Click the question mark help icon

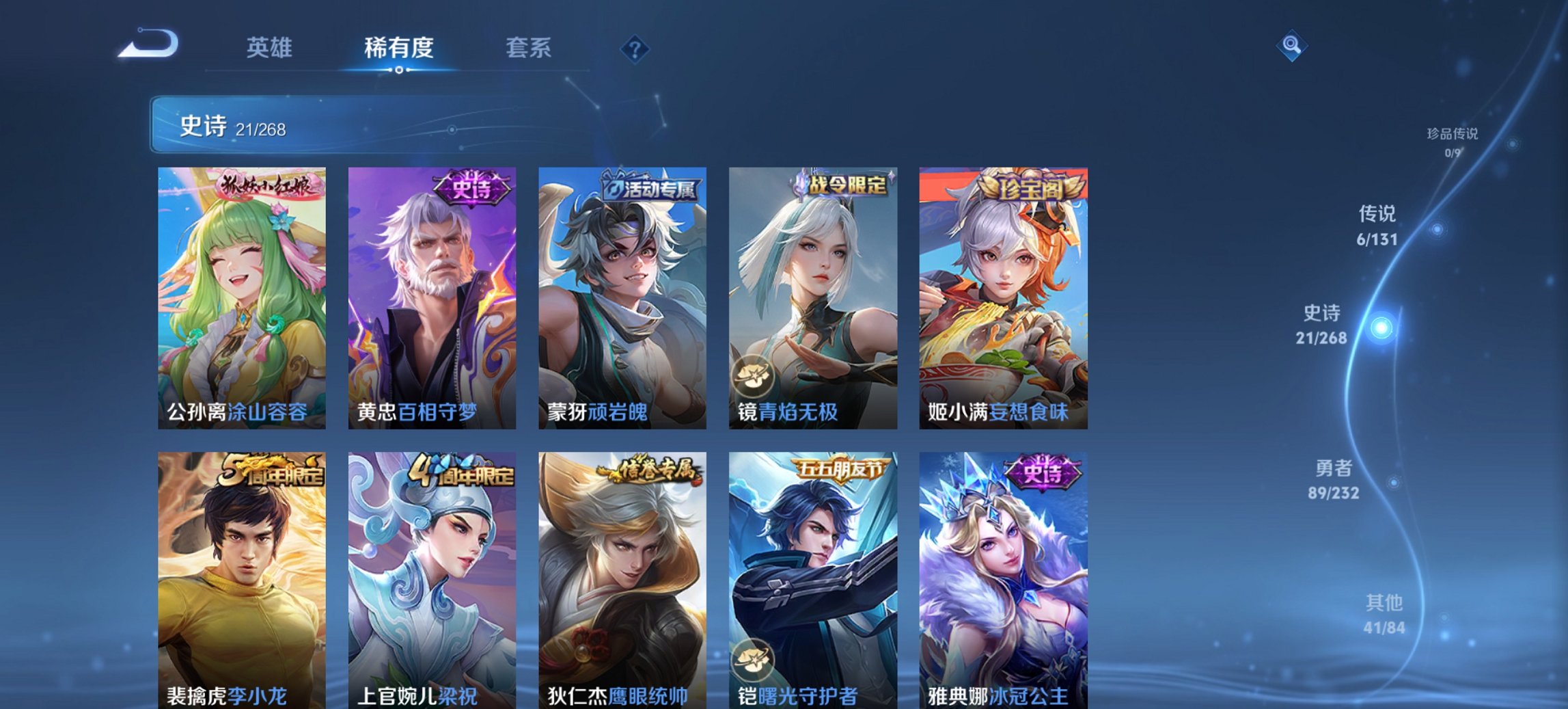pos(634,48)
